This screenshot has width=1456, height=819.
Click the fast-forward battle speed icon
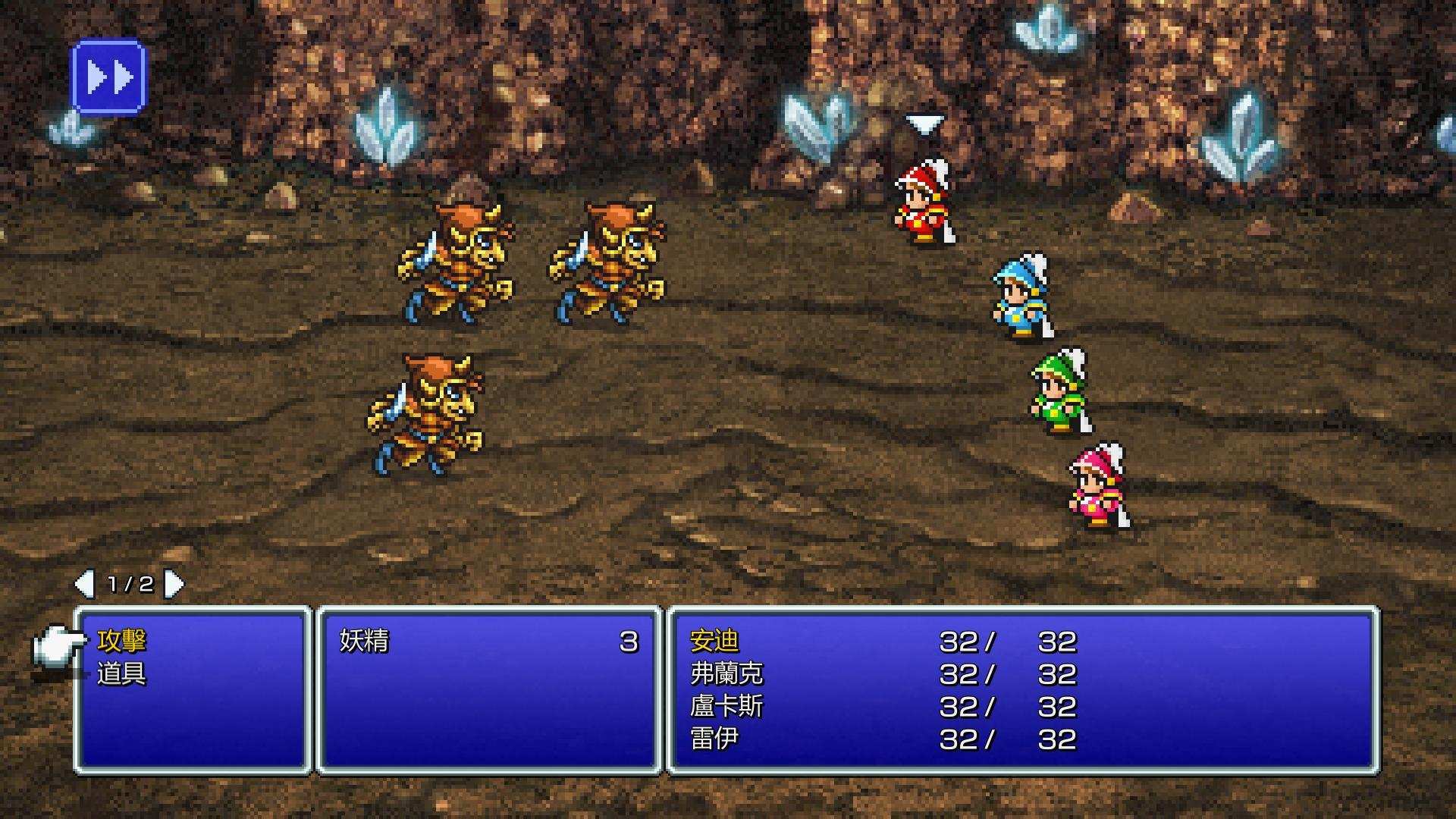click(x=108, y=75)
